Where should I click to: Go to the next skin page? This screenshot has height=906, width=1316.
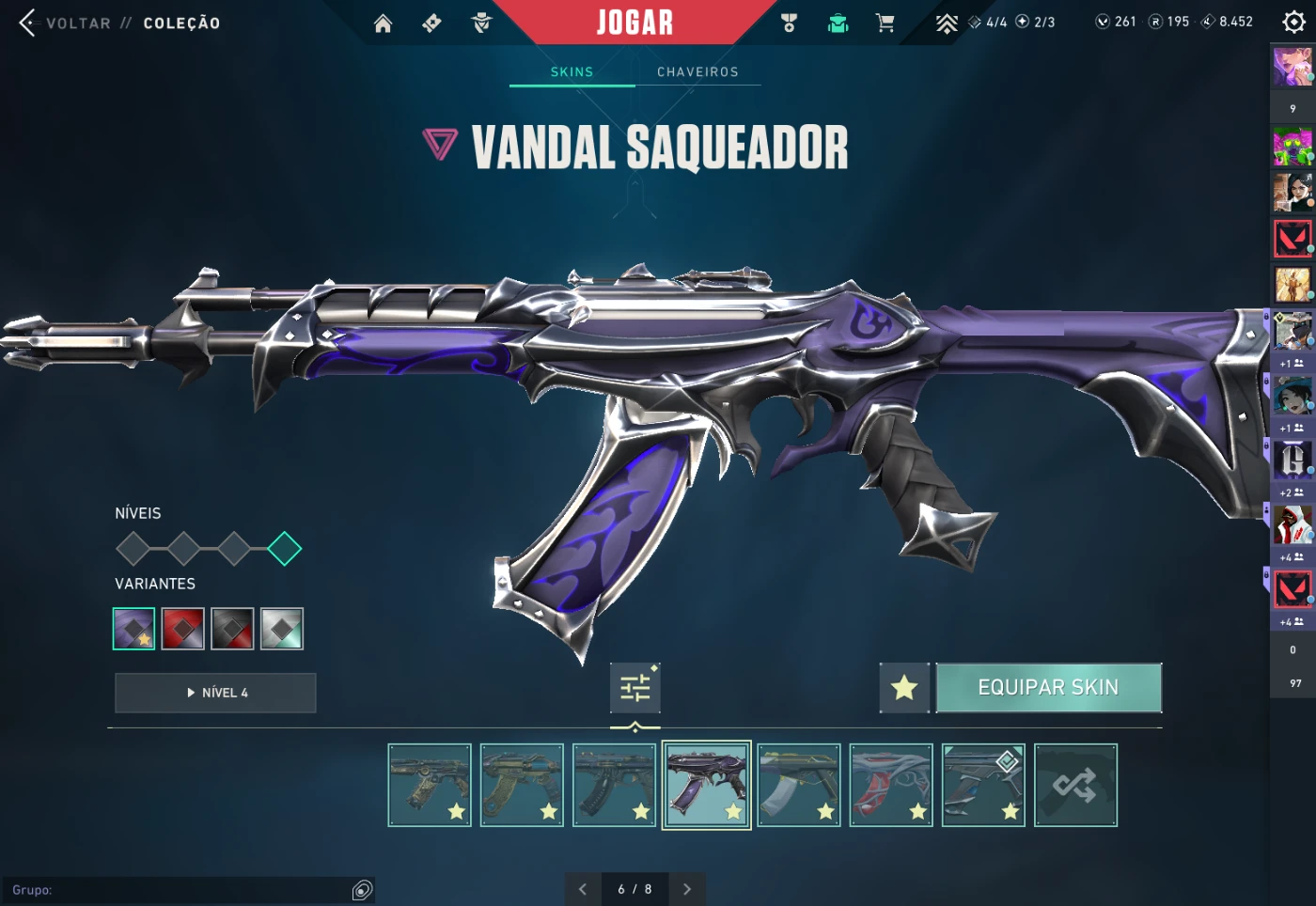click(x=687, y=889)
